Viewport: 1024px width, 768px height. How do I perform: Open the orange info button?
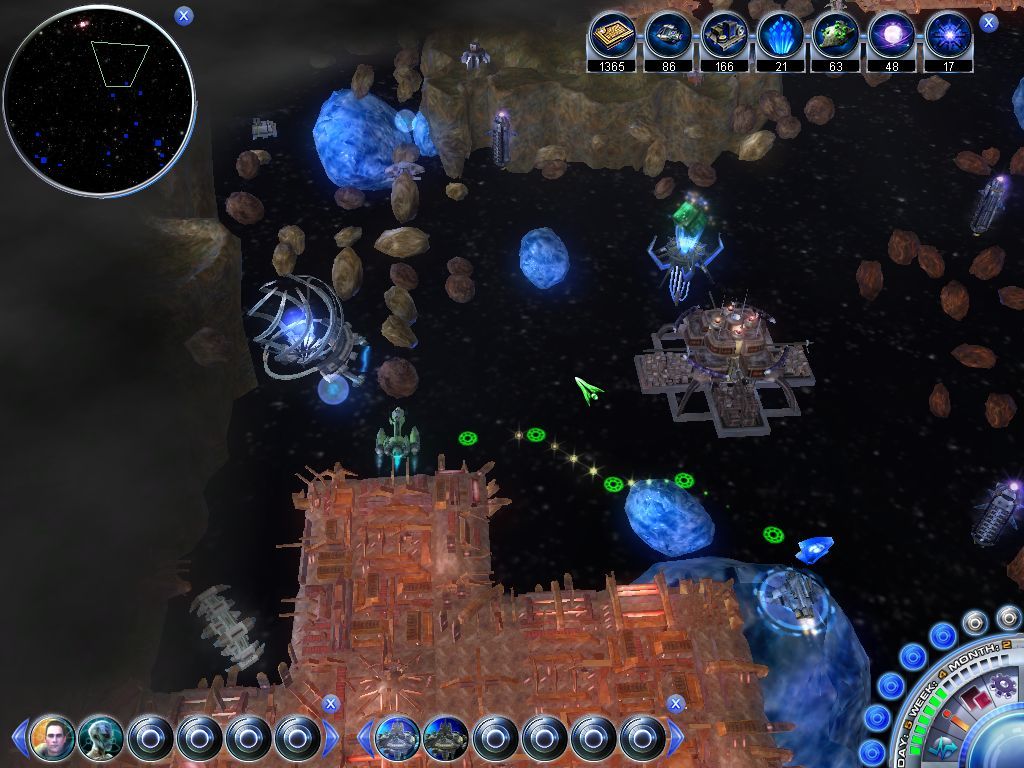click(x=953, y=720)
